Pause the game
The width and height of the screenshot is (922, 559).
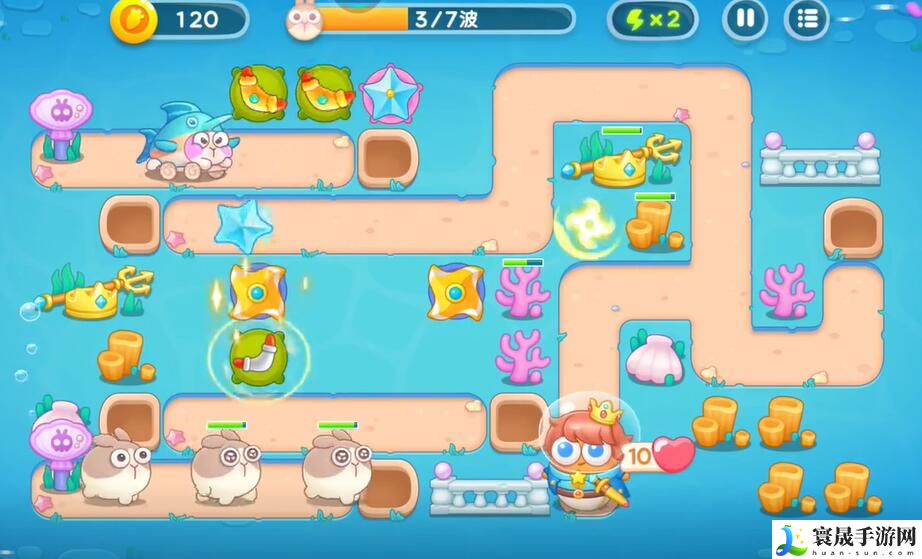745,19
